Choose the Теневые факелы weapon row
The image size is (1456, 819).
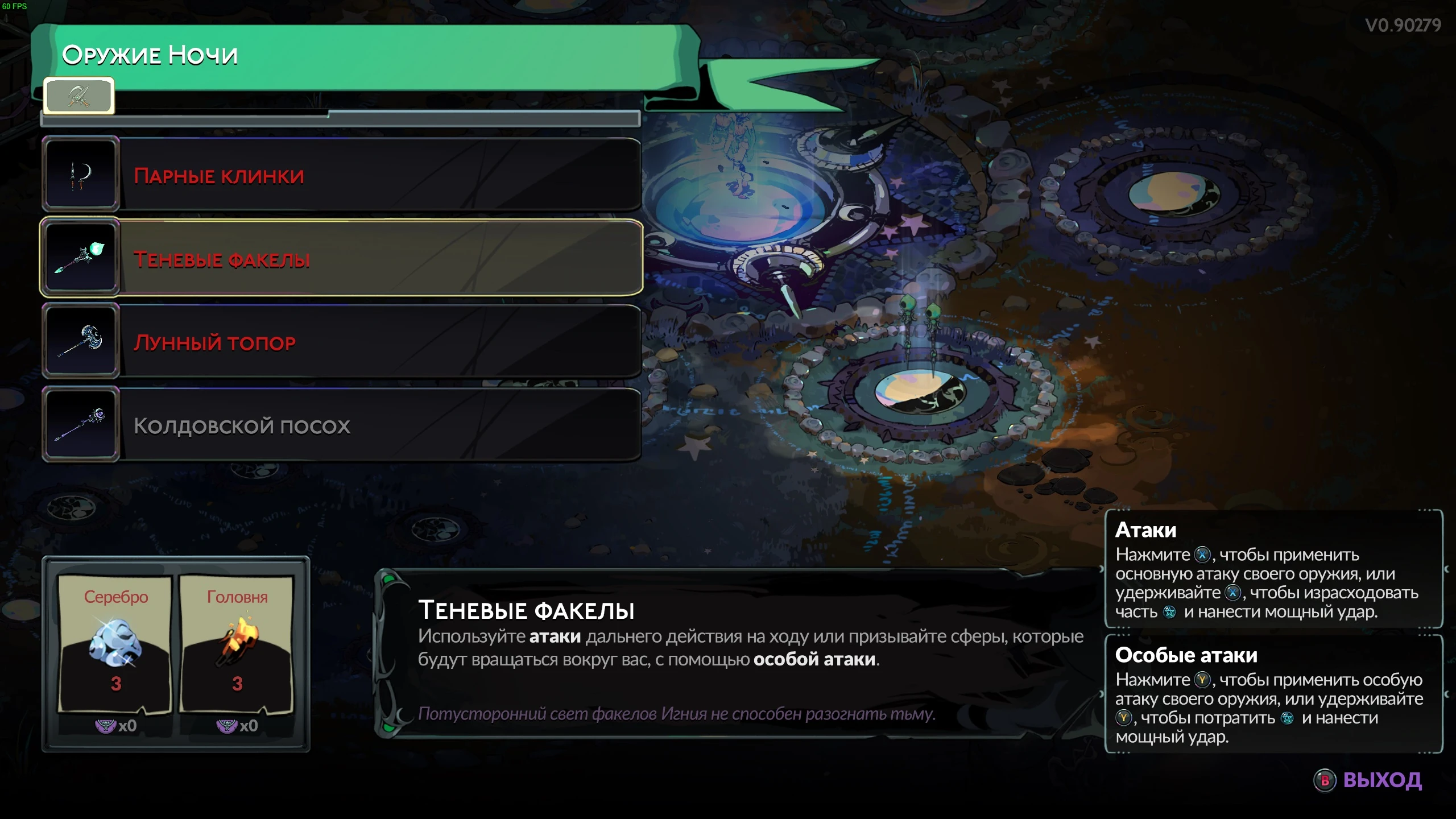coord(341,258)
